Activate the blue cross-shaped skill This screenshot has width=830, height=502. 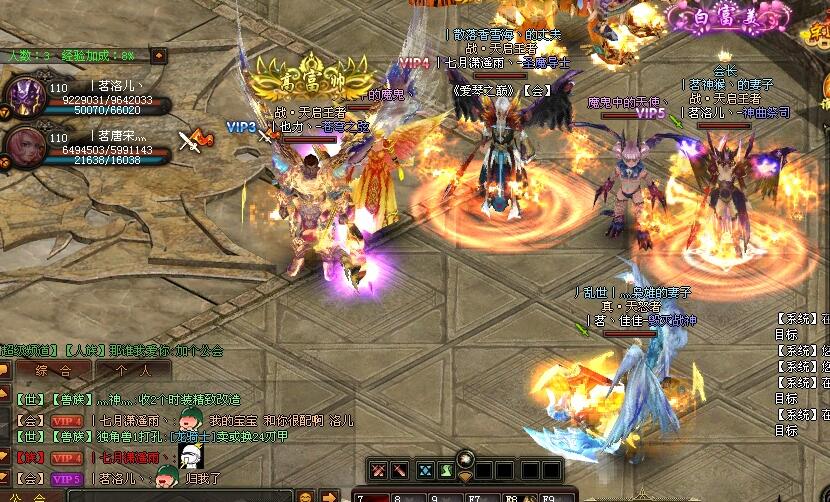tap(427, 471)
